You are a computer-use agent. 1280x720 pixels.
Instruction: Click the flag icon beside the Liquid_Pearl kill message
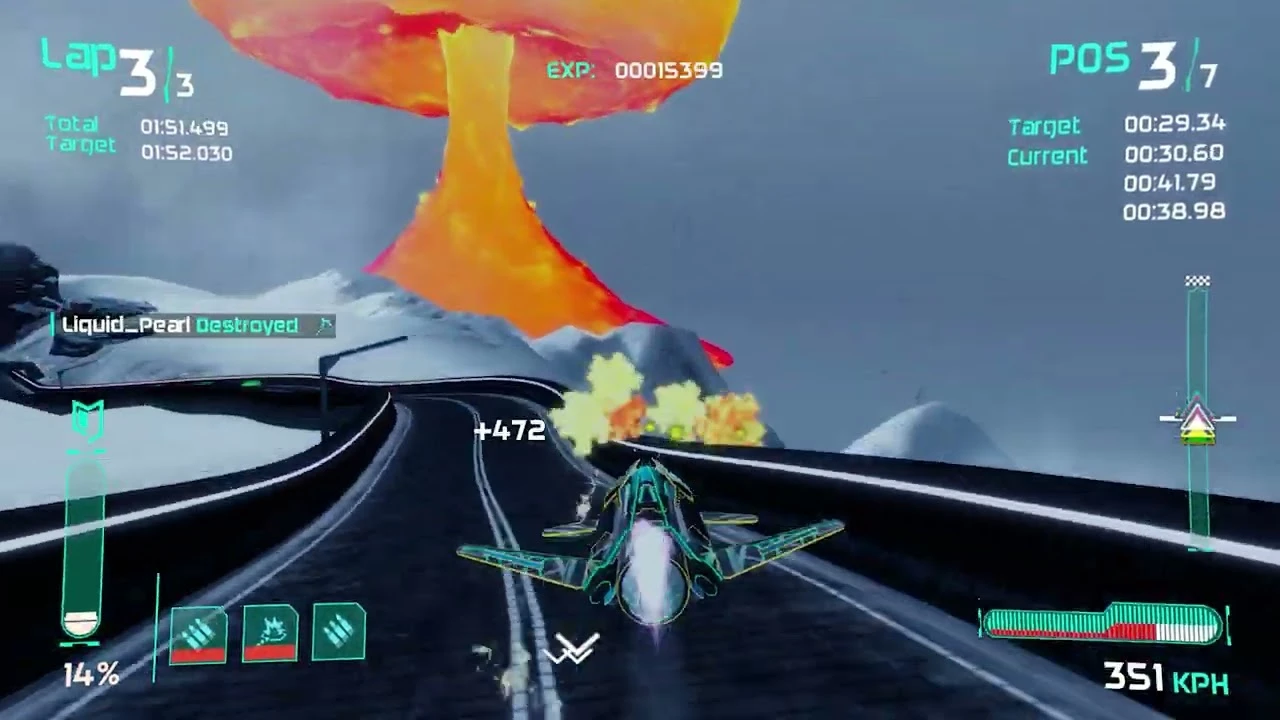(x=325, y=326)
